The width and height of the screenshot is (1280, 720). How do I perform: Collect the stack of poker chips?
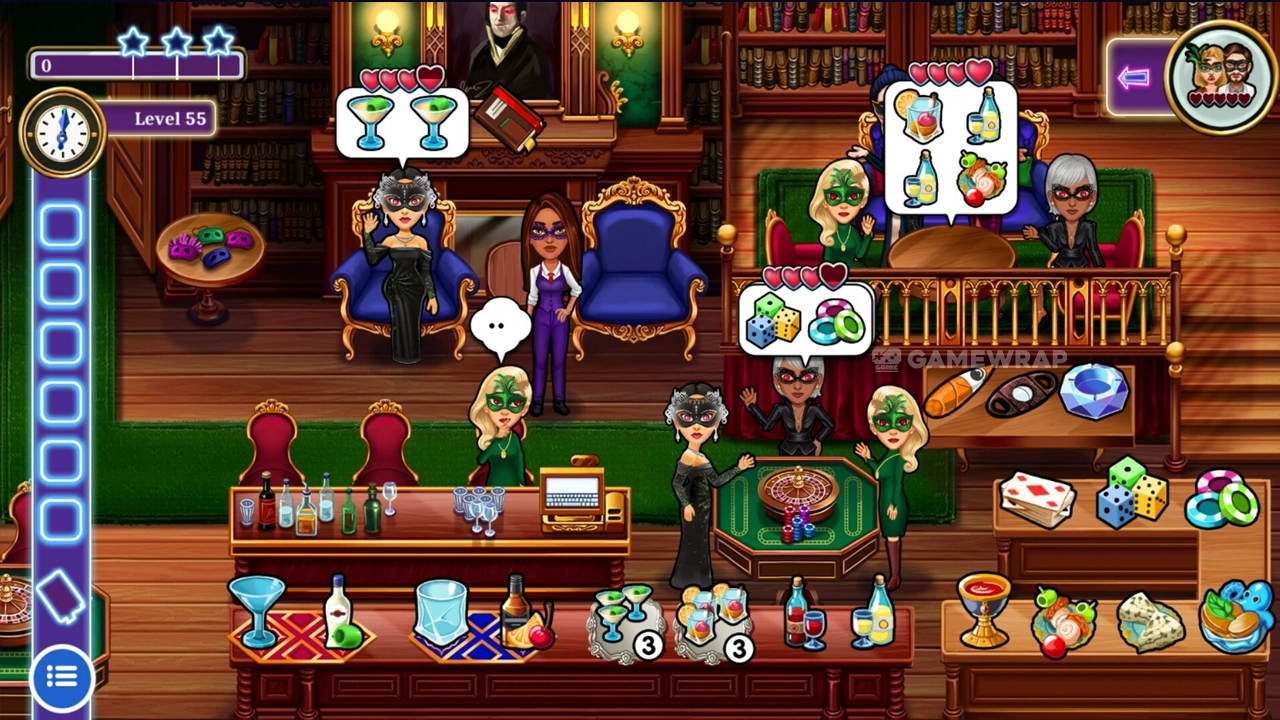(1224, 497)
